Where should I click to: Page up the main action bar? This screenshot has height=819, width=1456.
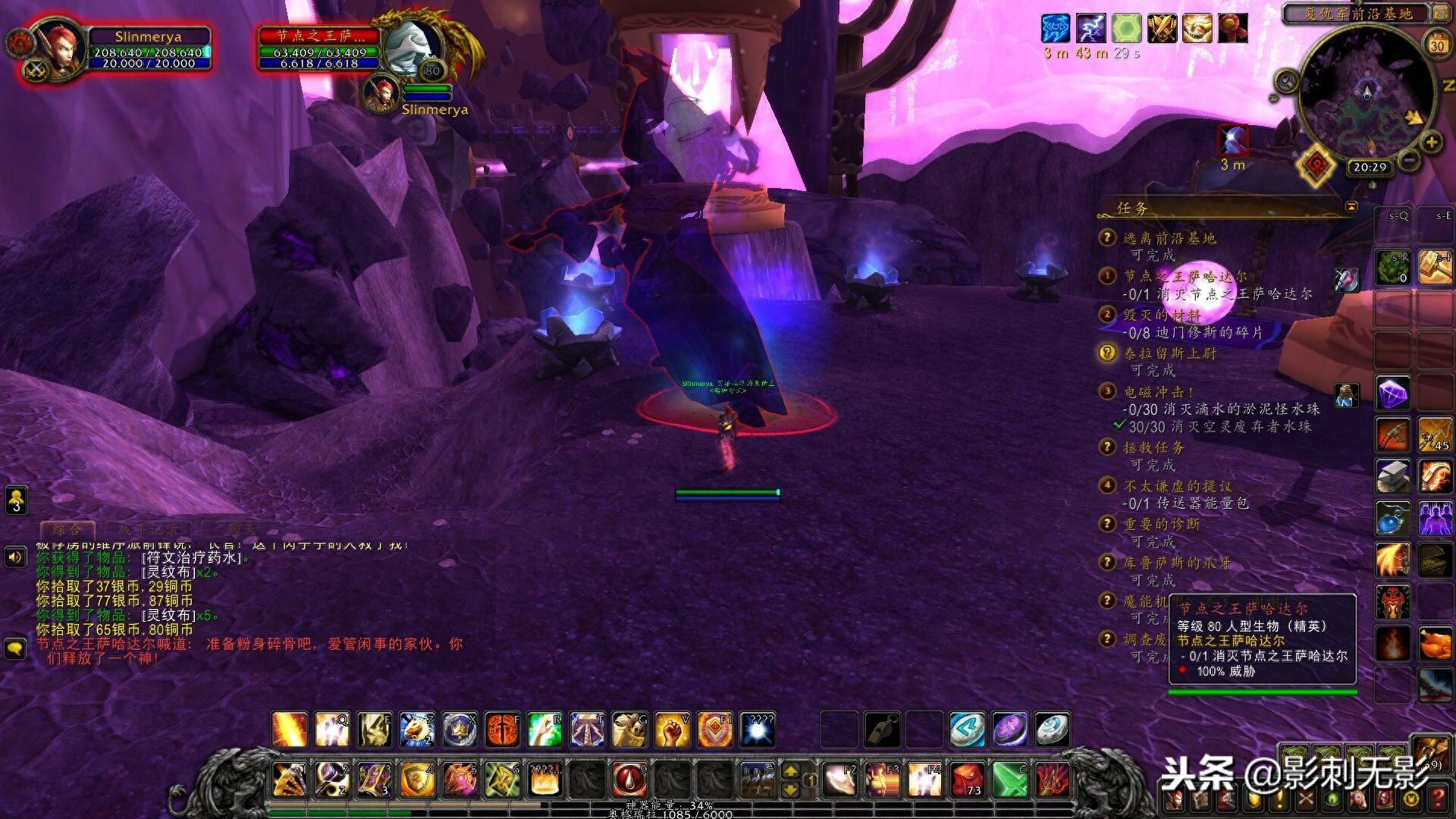click(790, 771)
